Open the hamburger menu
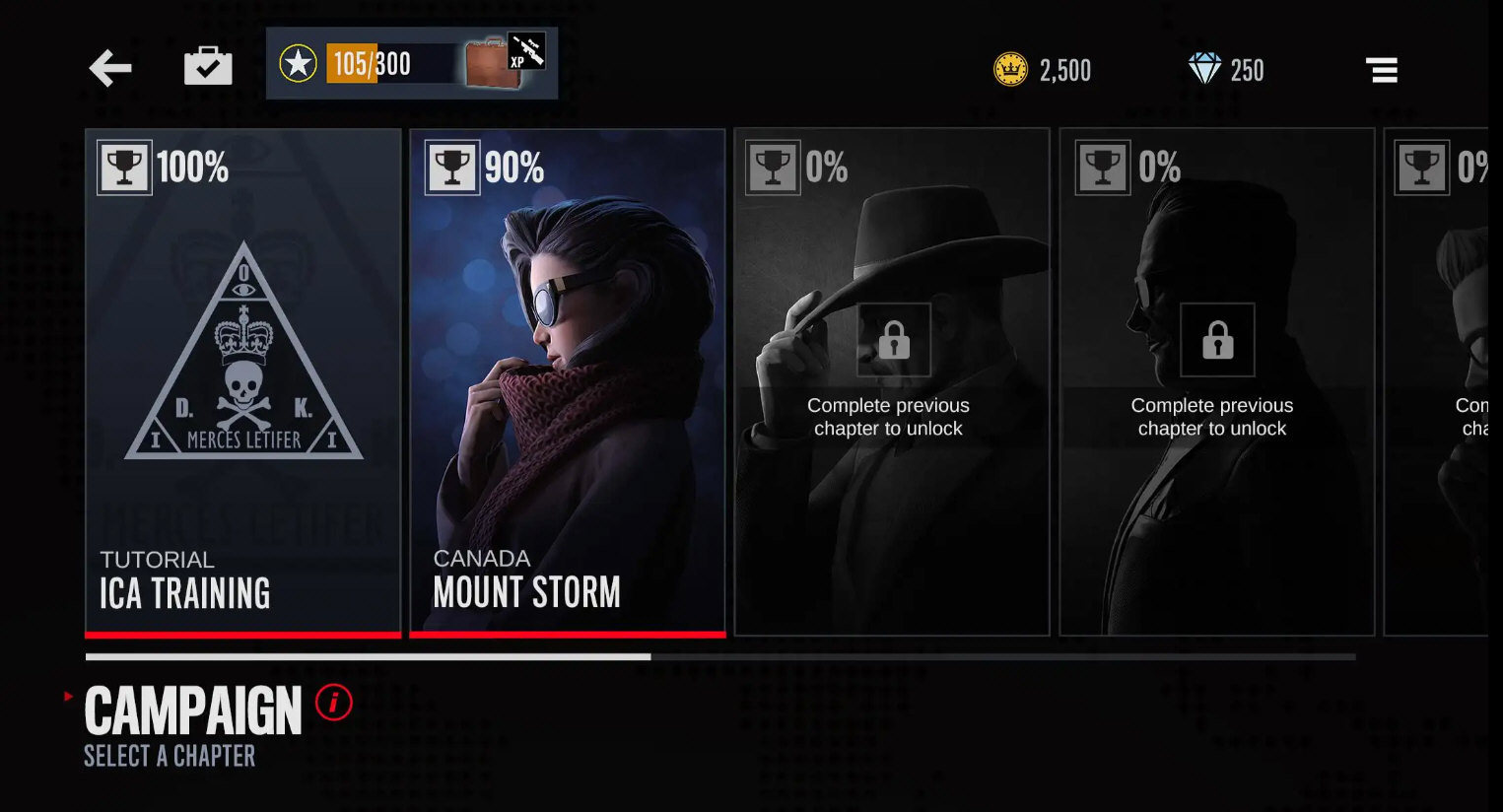Viewport: 1503px width, 812px height. [x=1382, y=70]
